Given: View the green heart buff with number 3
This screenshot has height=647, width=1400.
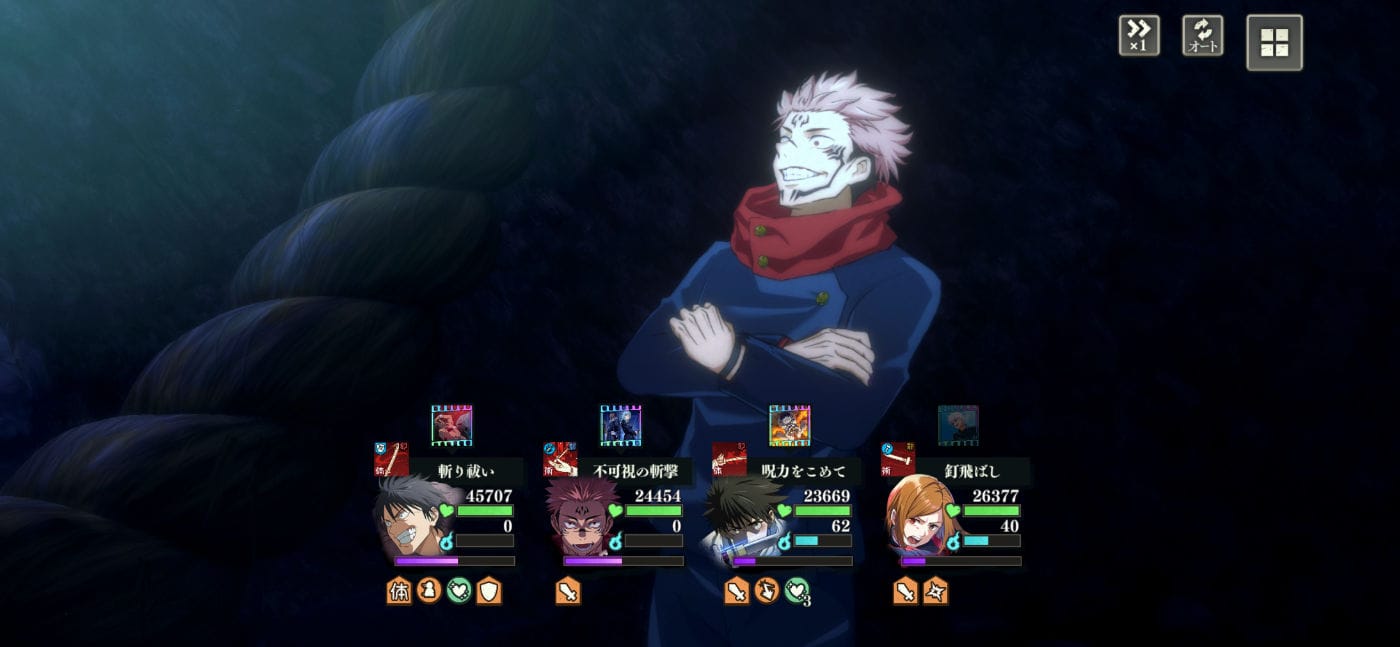Looking at the screenshot, I should click(797, 592).
